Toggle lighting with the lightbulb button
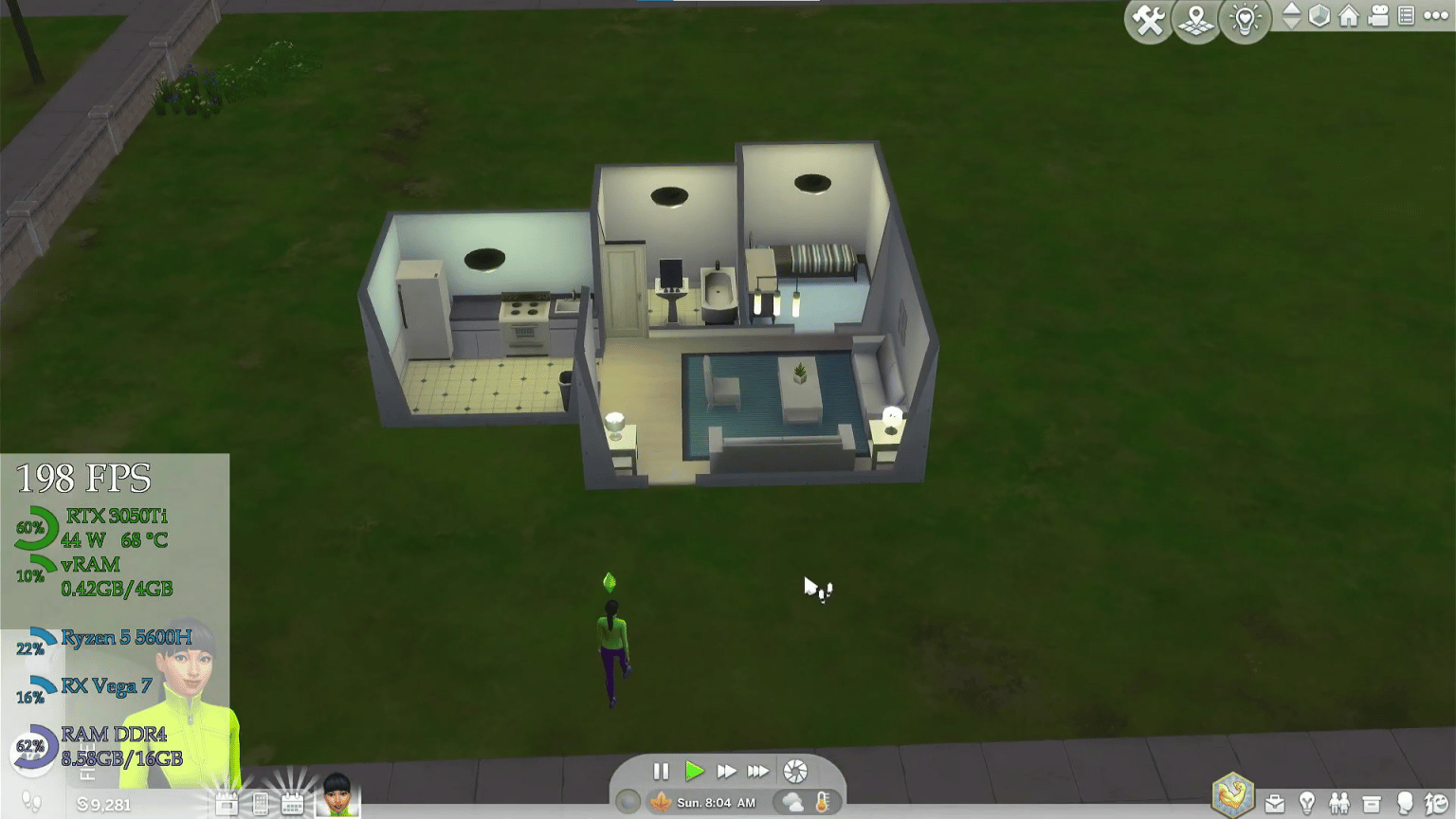This screenshot has width=1456, height=819. pyautogui.click(x=1244, y=19)
